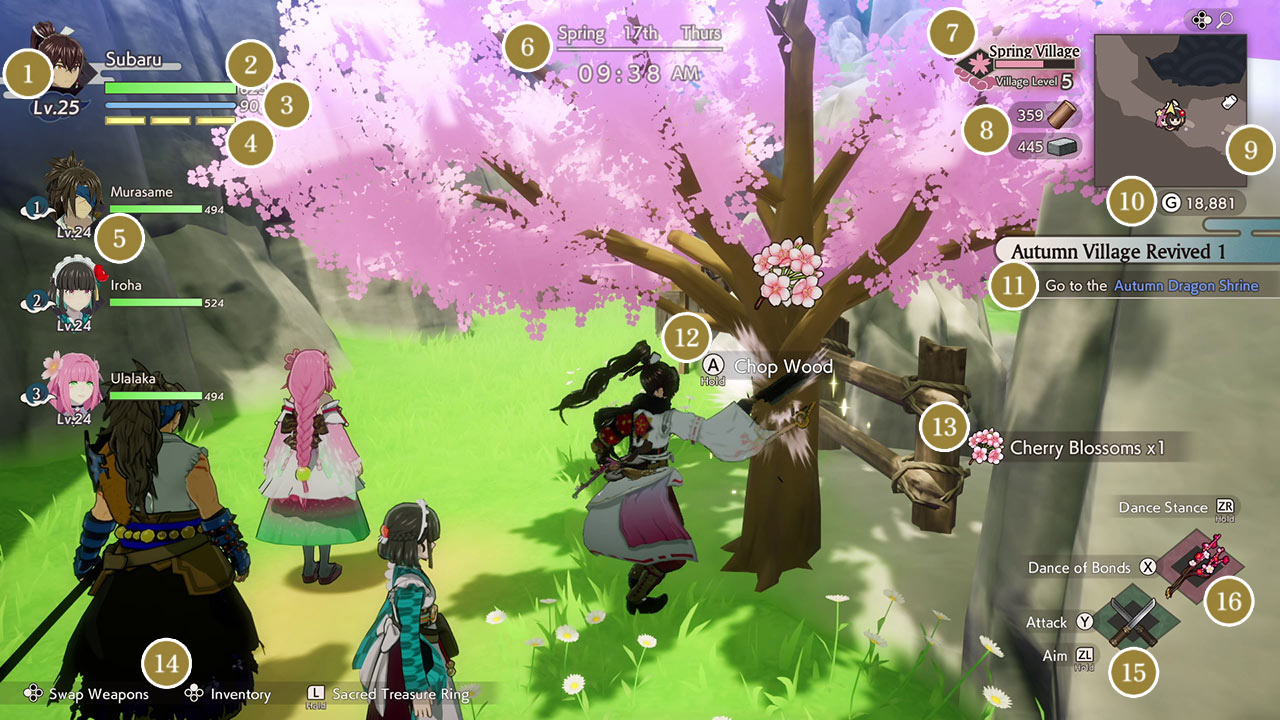The image size is (1280, 720).
Task: Pick Ulalaka's party portrait
Action: [x=70, y=384]
